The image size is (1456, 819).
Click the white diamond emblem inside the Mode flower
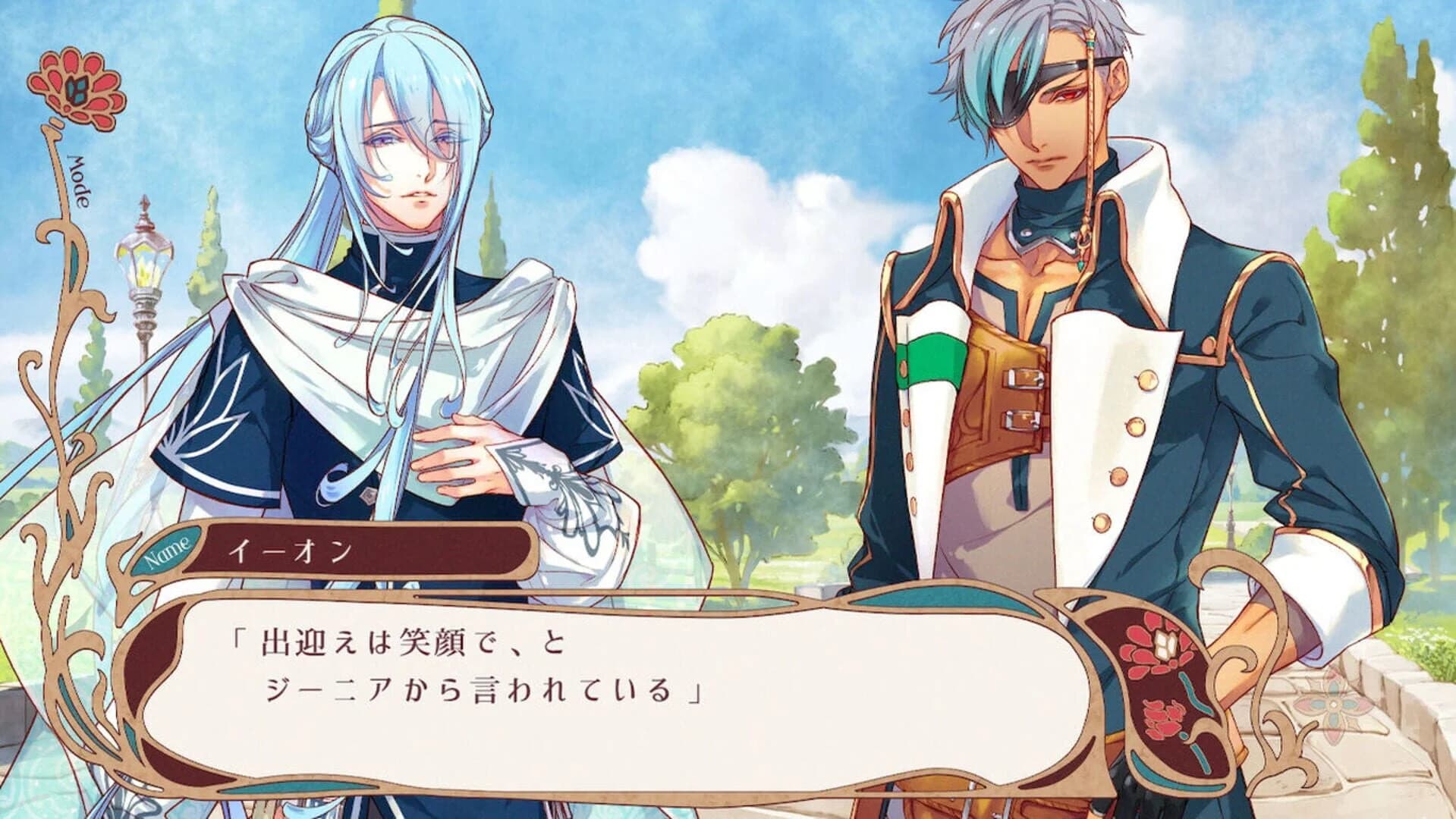pyautogui.click(x=76, y=89)
